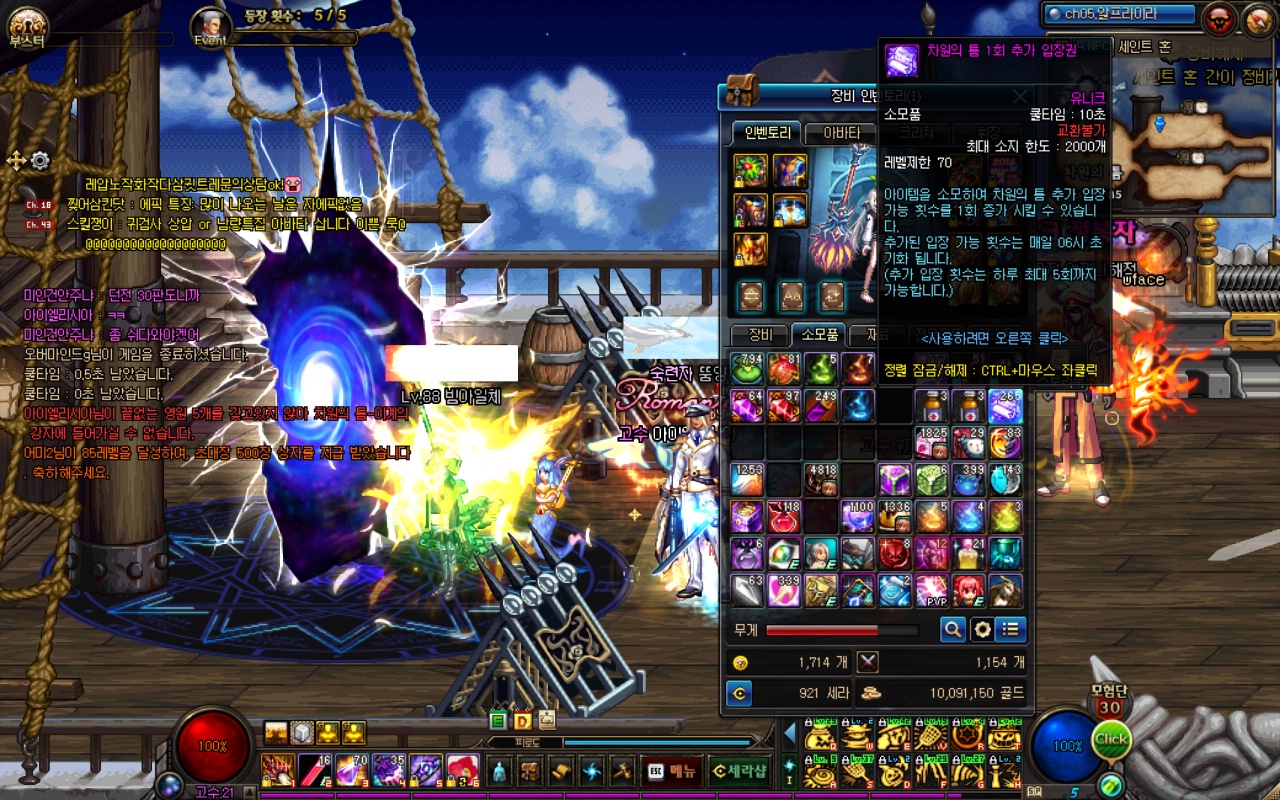This screenshot has height=800, width=1280.
Task: Open the 세라샵 cash shop
Action: 738,771
